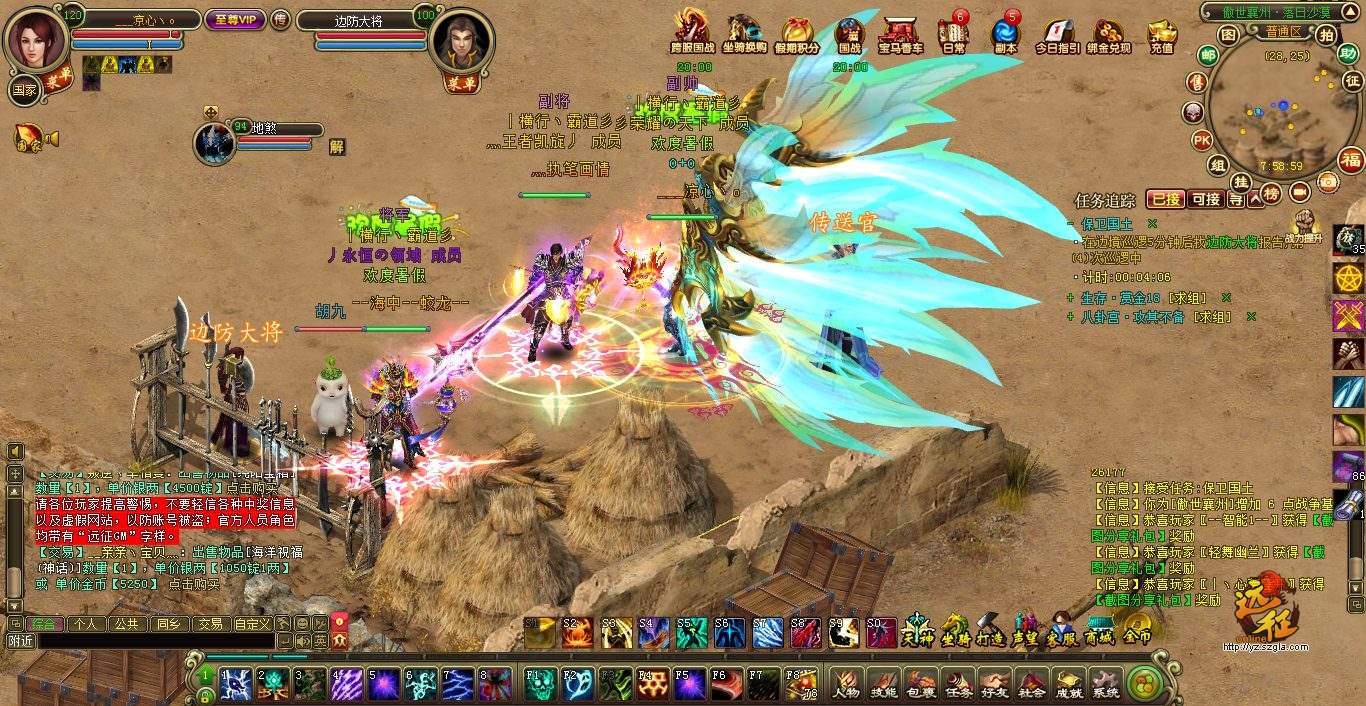Image resolution: width=1366 pixels, height=706 pixels.
Task: Activate the F1 green skull skill
Action: (x=539, y=683)
